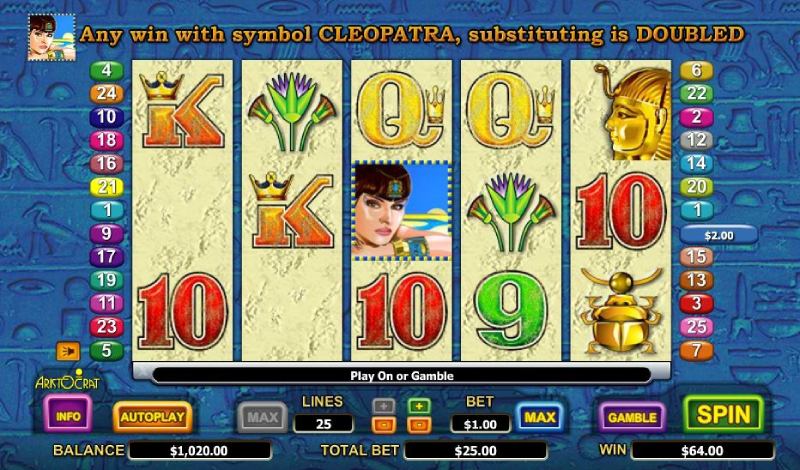Spin the reels with the SPIN button
Image resolution: width=800 pixels, height=470 pixels.
pos(722,414)
